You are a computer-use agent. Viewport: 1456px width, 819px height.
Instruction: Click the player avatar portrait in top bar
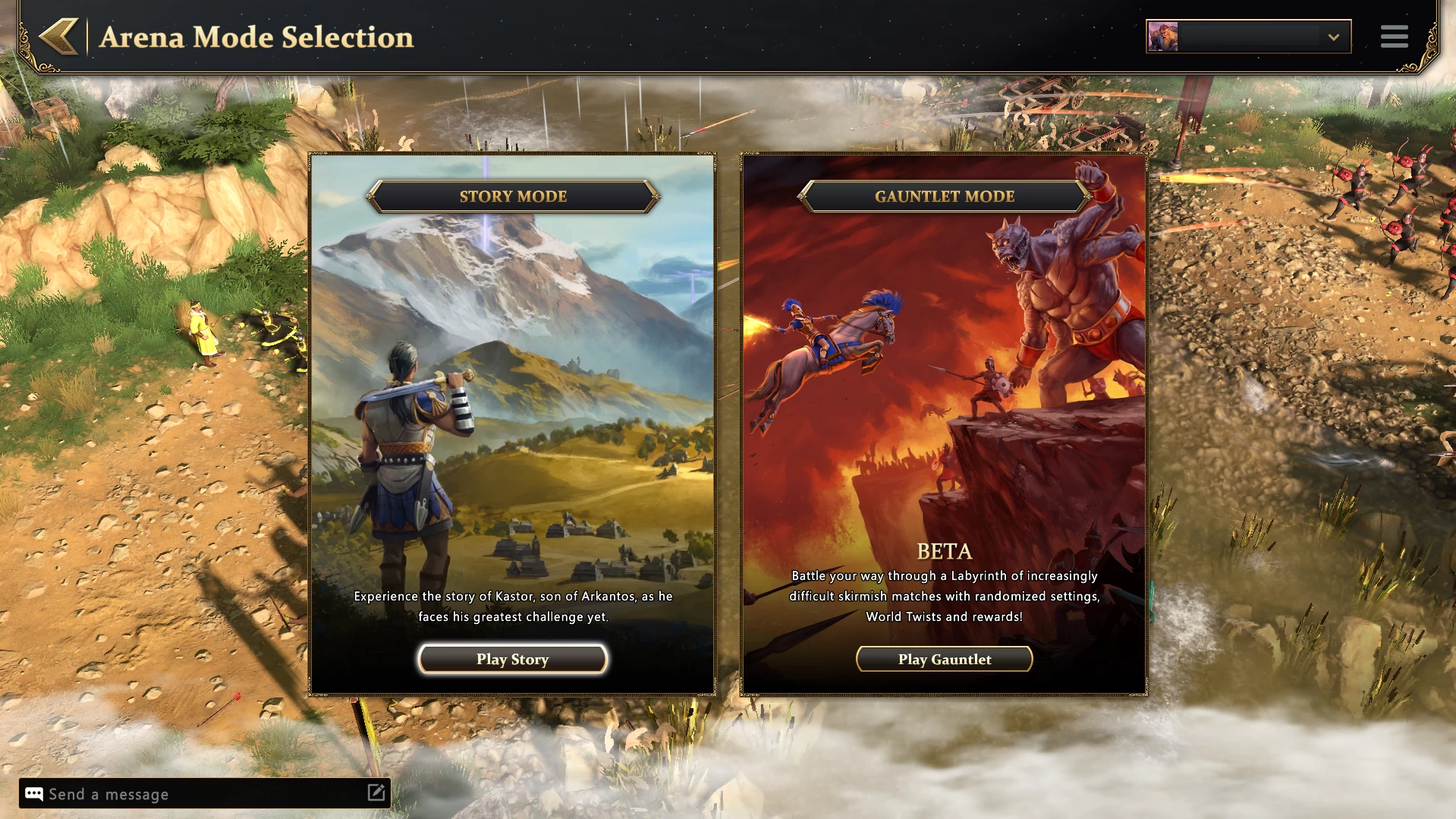[x=1163, y=35]
